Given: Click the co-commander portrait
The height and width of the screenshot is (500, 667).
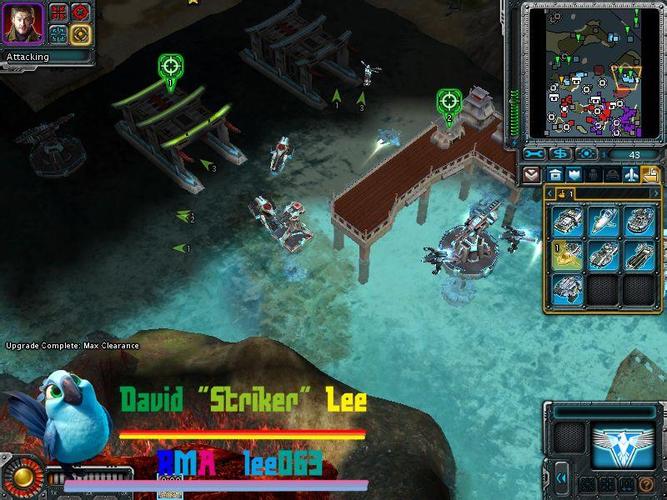Looking at the screenshot, I should (22, 23).
